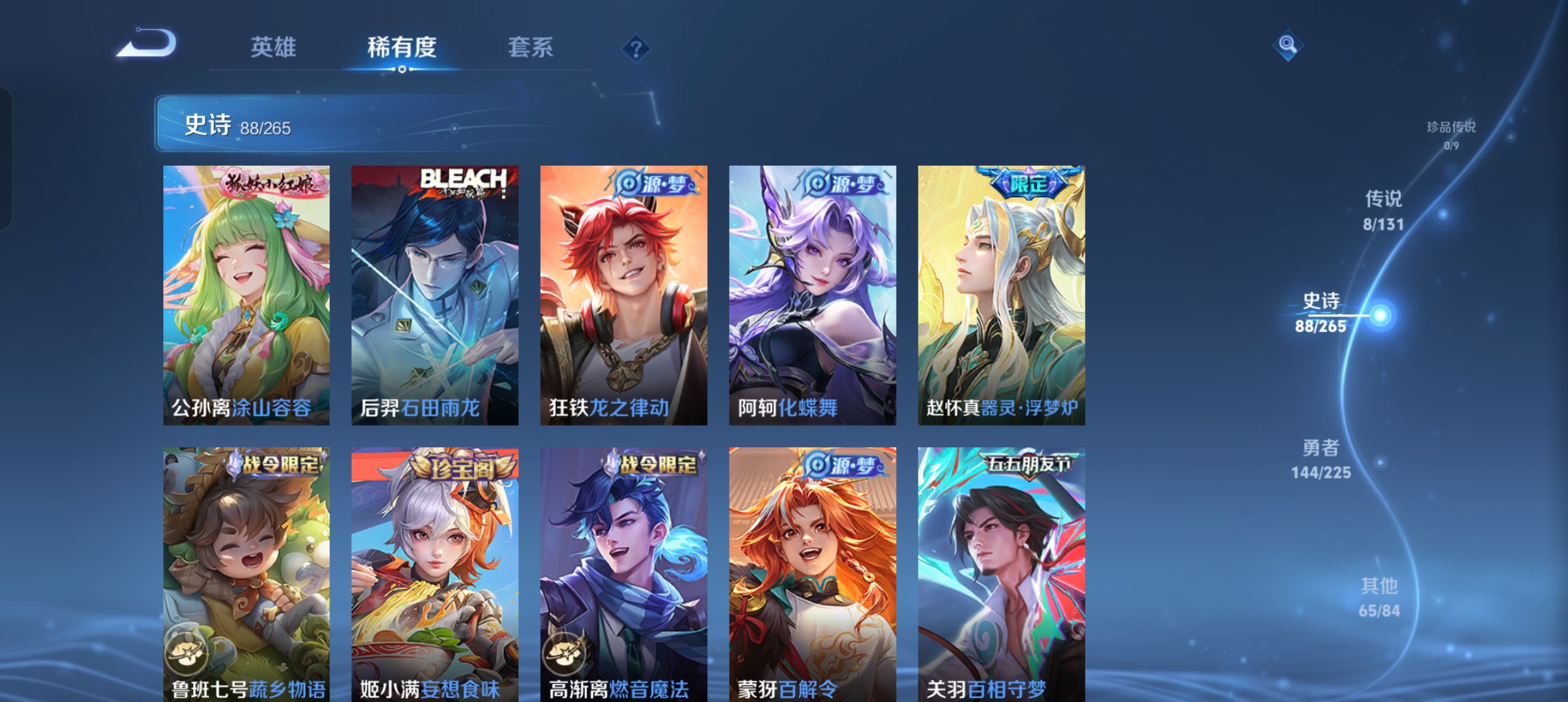Screen dimensions: 1568x702
Task: Jump to the 传说 rarity section
Action: (1383, 211)
